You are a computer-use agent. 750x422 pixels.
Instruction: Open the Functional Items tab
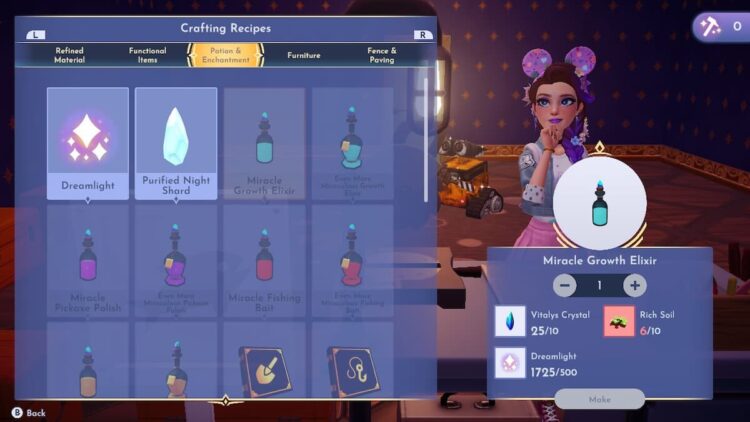click(148, 55)
